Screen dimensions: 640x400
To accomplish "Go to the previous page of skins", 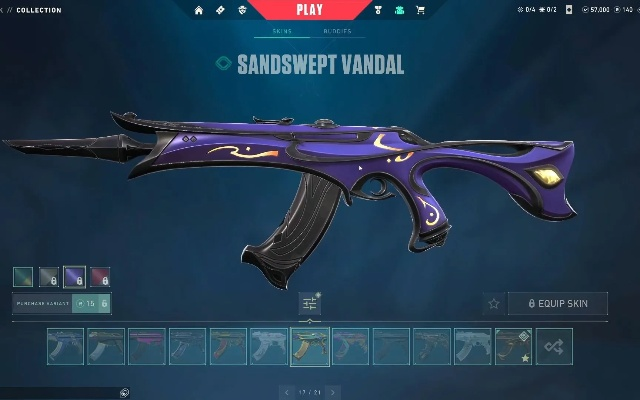I will point(287,392).
